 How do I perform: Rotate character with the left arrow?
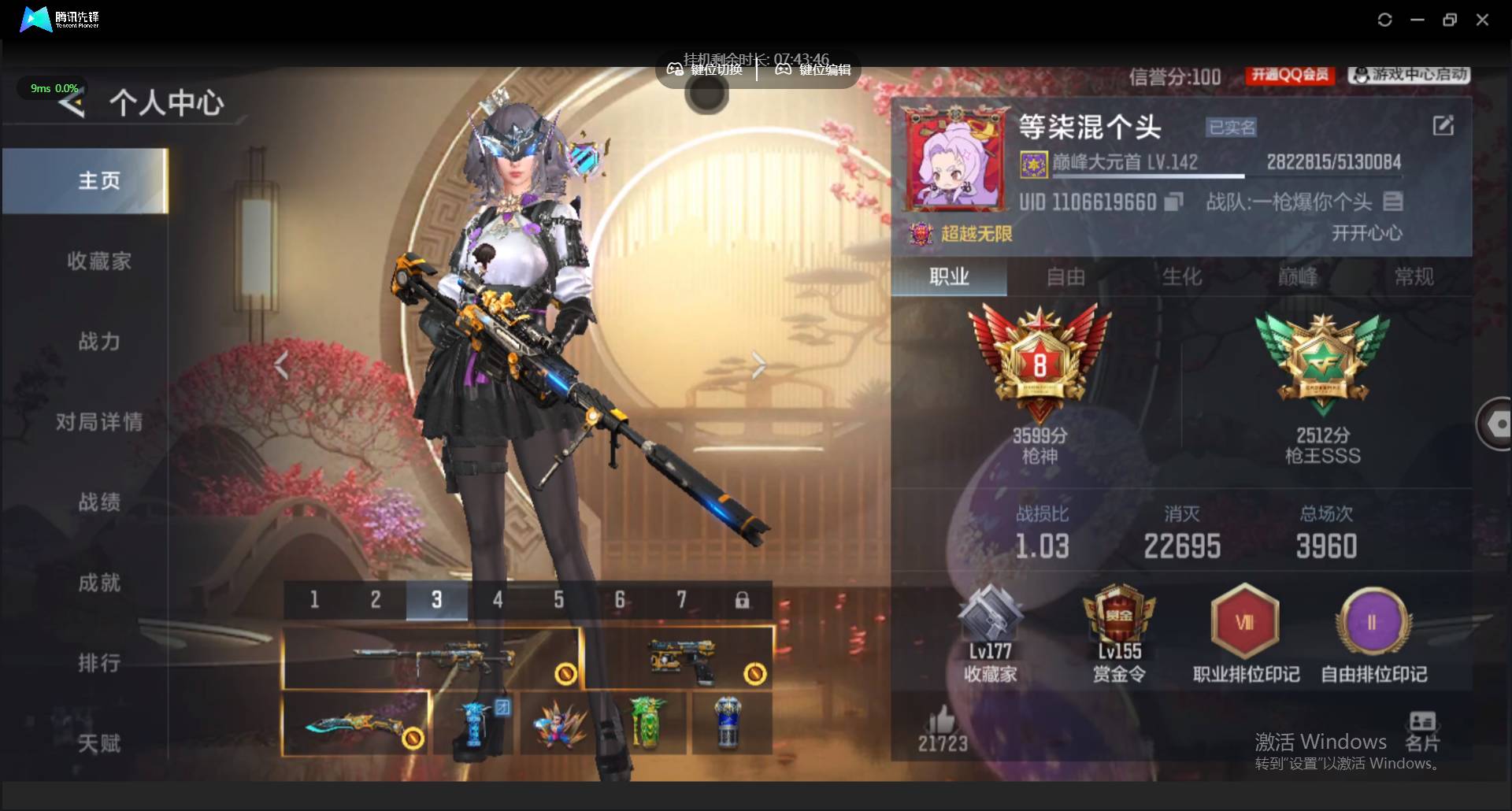pyautogui.click(x=282, y=365)
